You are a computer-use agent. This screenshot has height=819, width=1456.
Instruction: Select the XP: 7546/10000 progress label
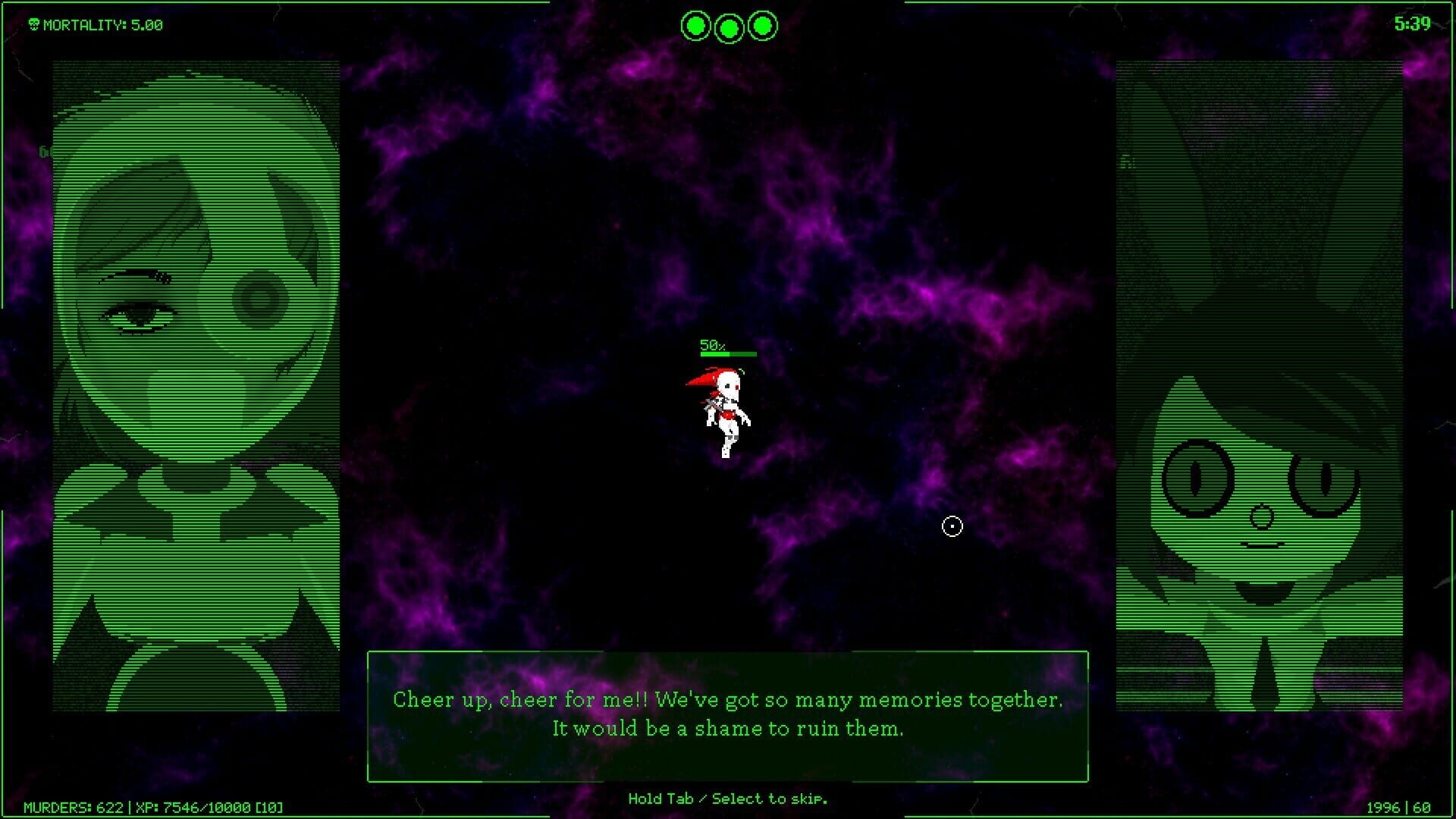[193, 805]
